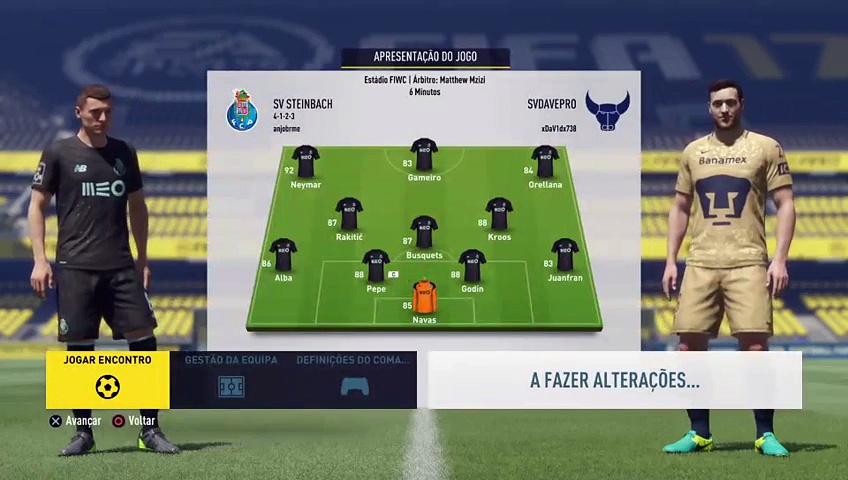Choose Kroos in the formation

click(x=499, y=214)
